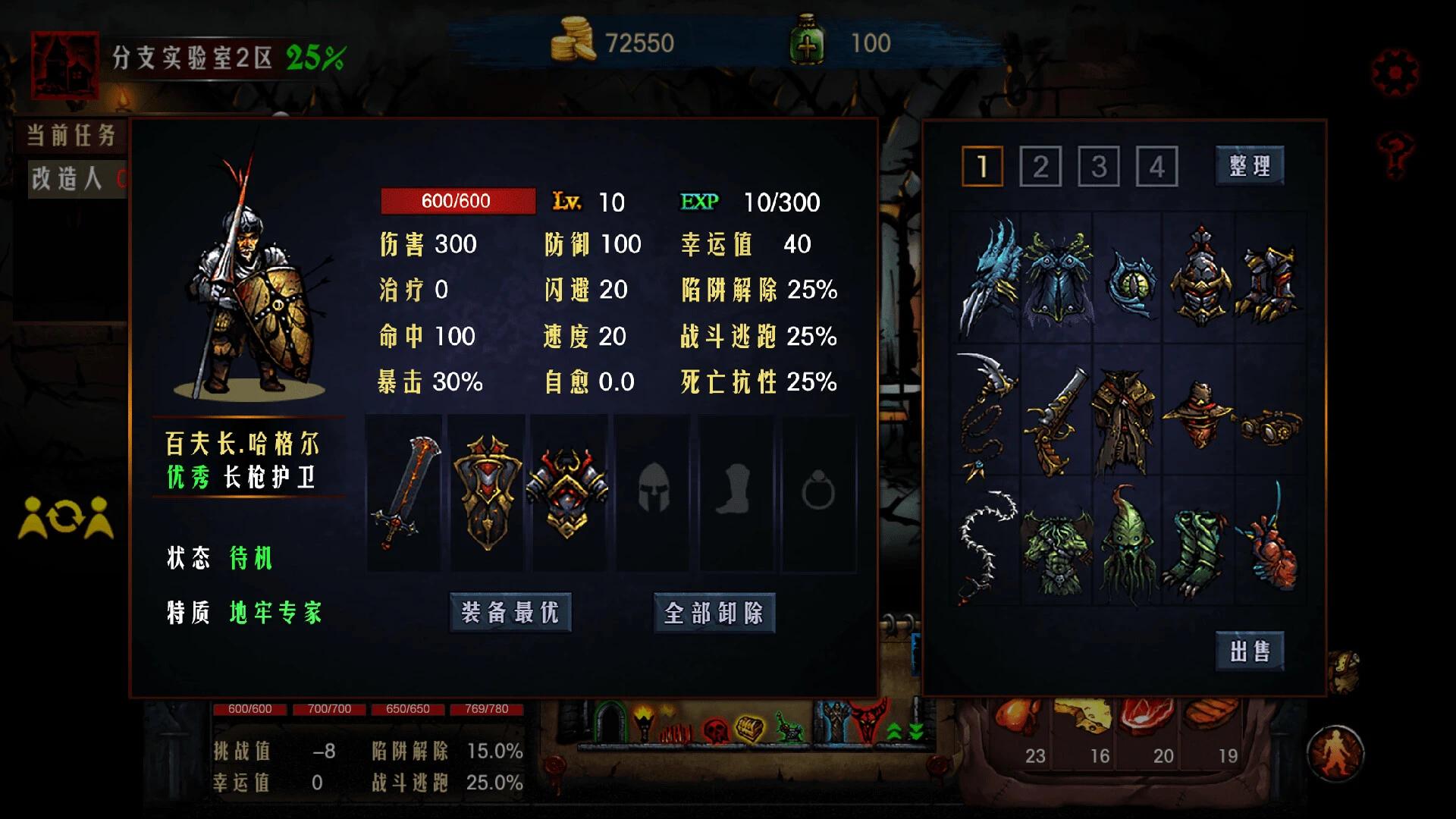Show inventory page 4
The image size is (1456, 819).
point(1156,166)
